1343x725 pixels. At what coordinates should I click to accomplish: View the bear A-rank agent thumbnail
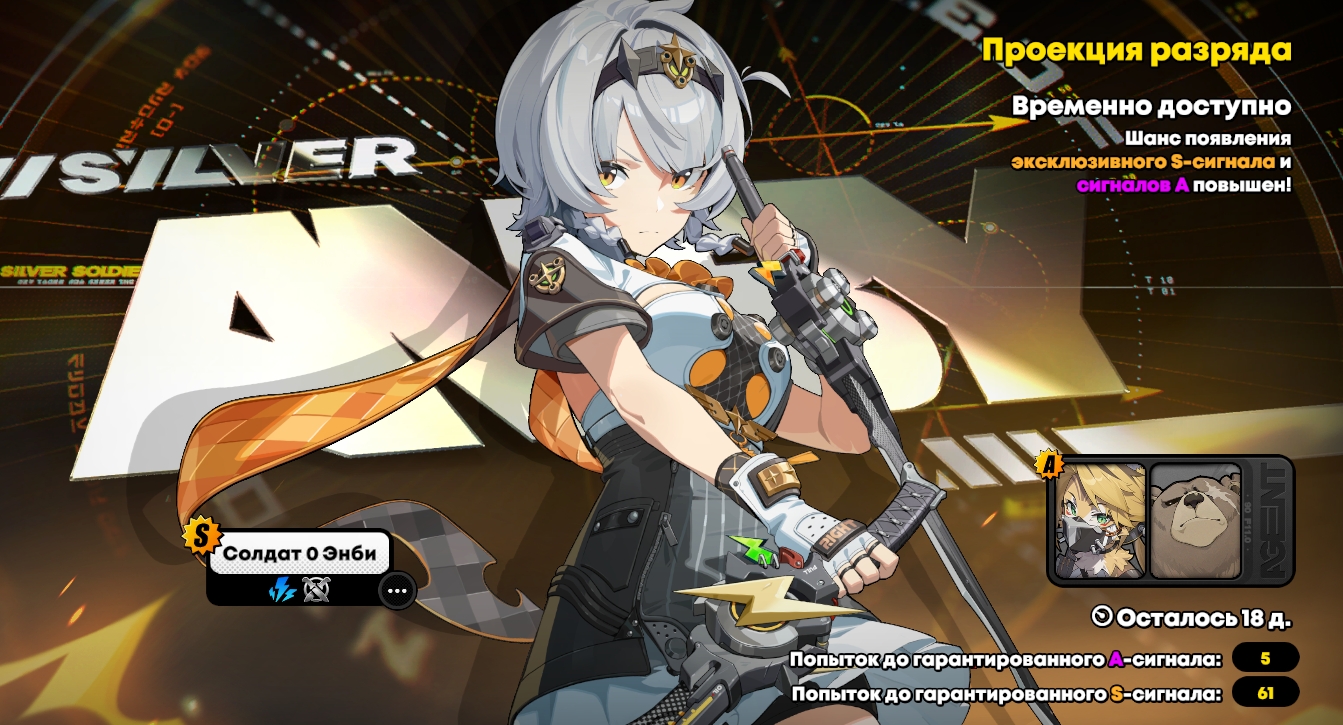tap(1195, 521)
